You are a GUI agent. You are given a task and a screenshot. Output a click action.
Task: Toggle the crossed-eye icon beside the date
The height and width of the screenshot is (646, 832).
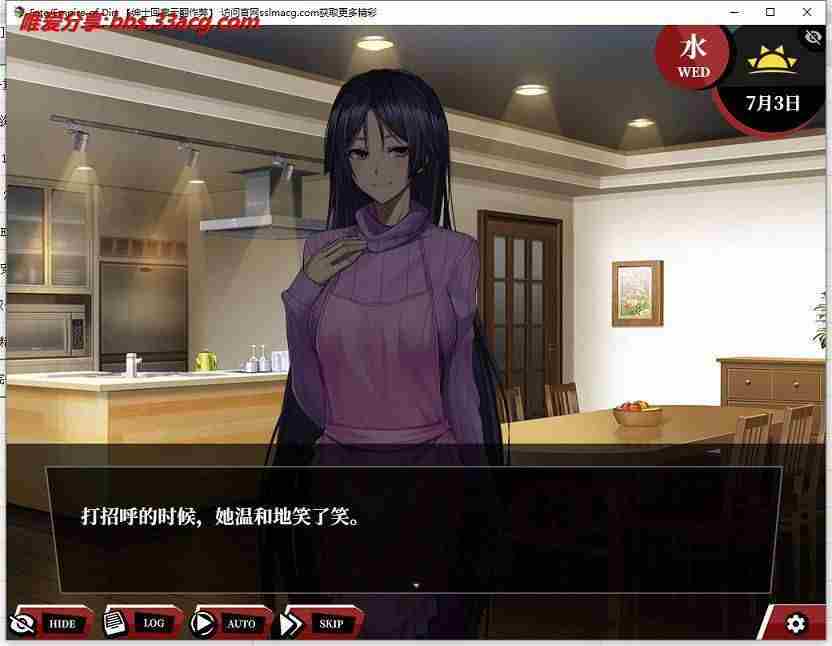click(813, 37)
